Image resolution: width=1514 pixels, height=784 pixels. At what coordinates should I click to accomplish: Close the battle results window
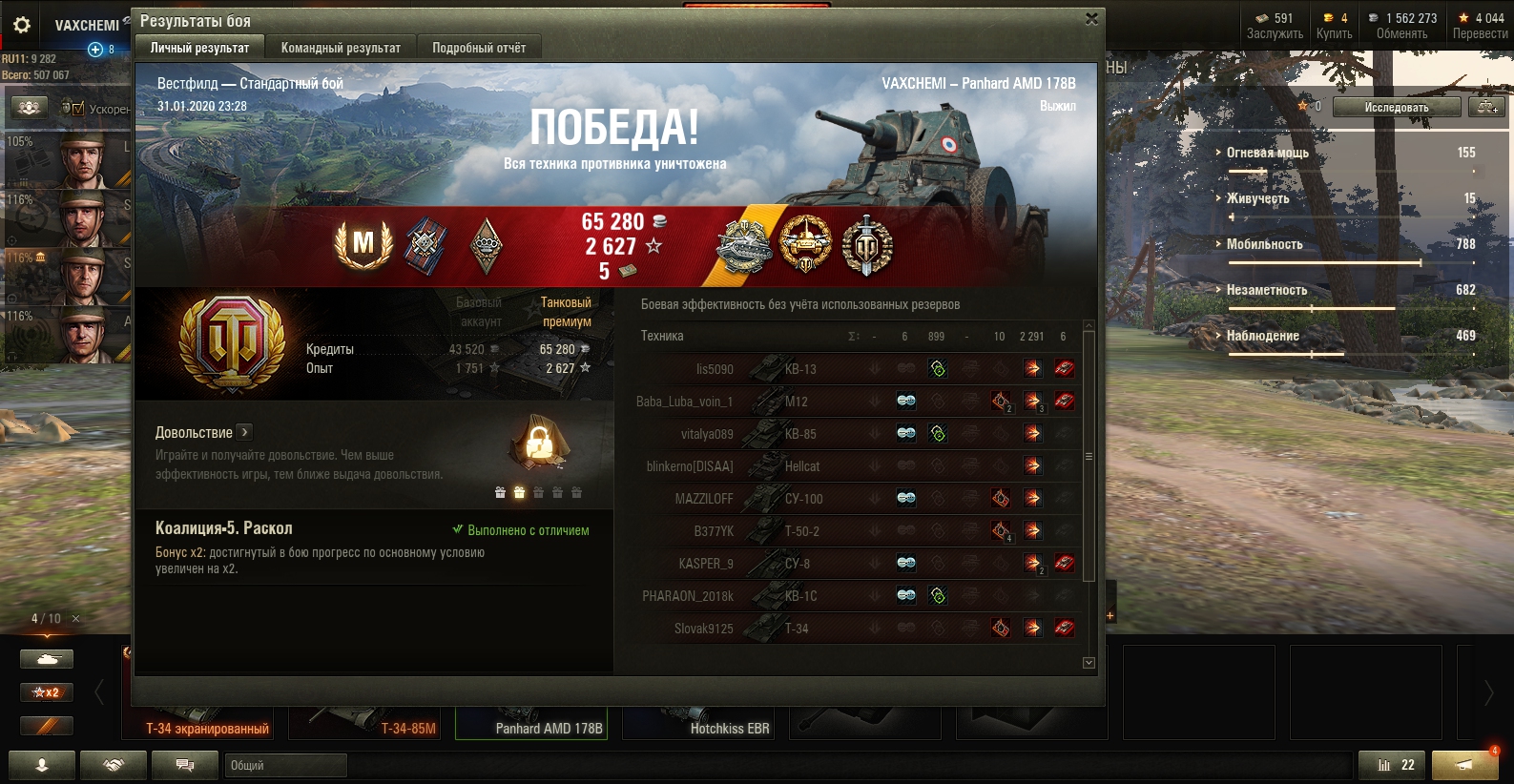(1091, 19)
